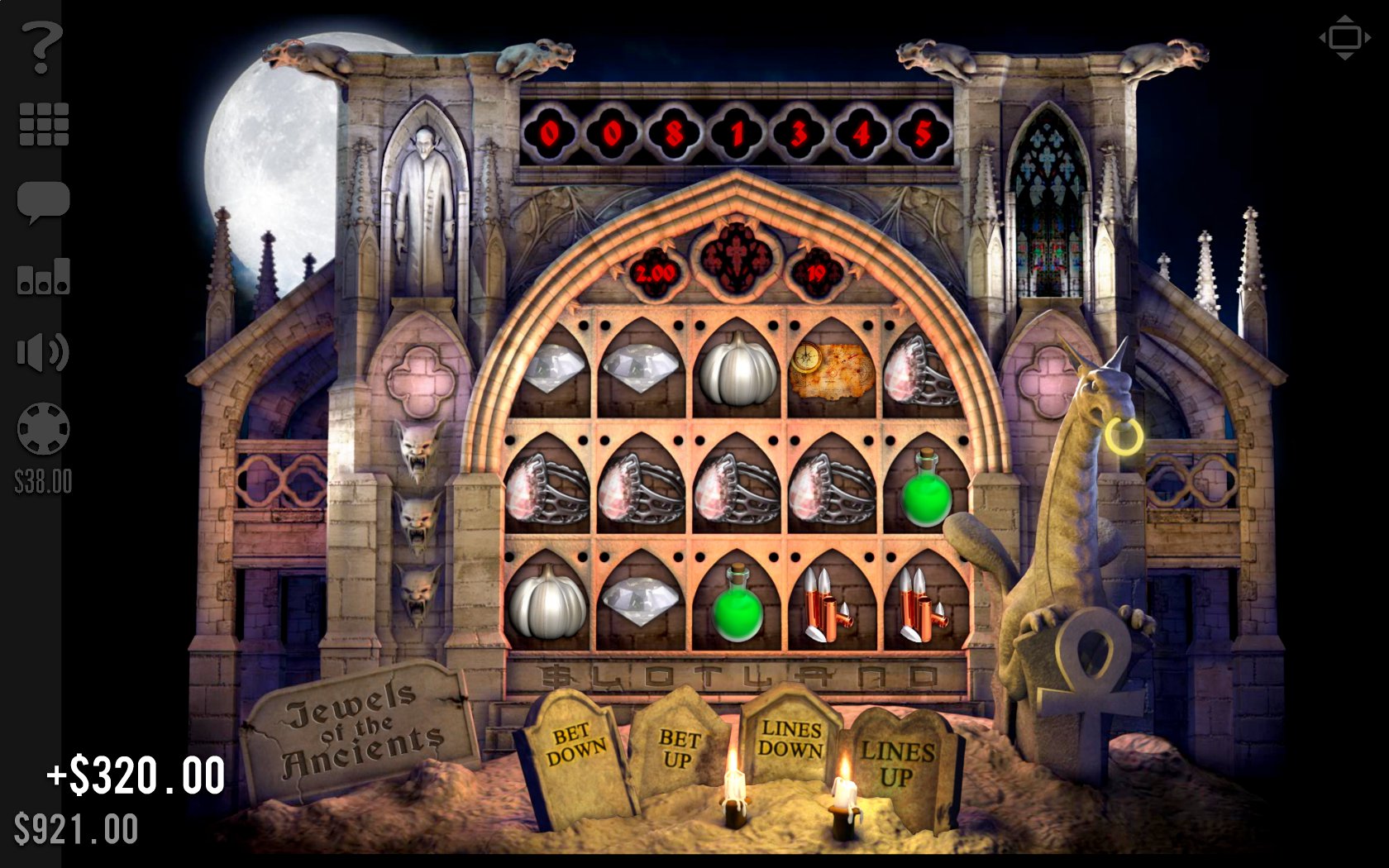Open the chat speech bubble

tap(43, 202)
